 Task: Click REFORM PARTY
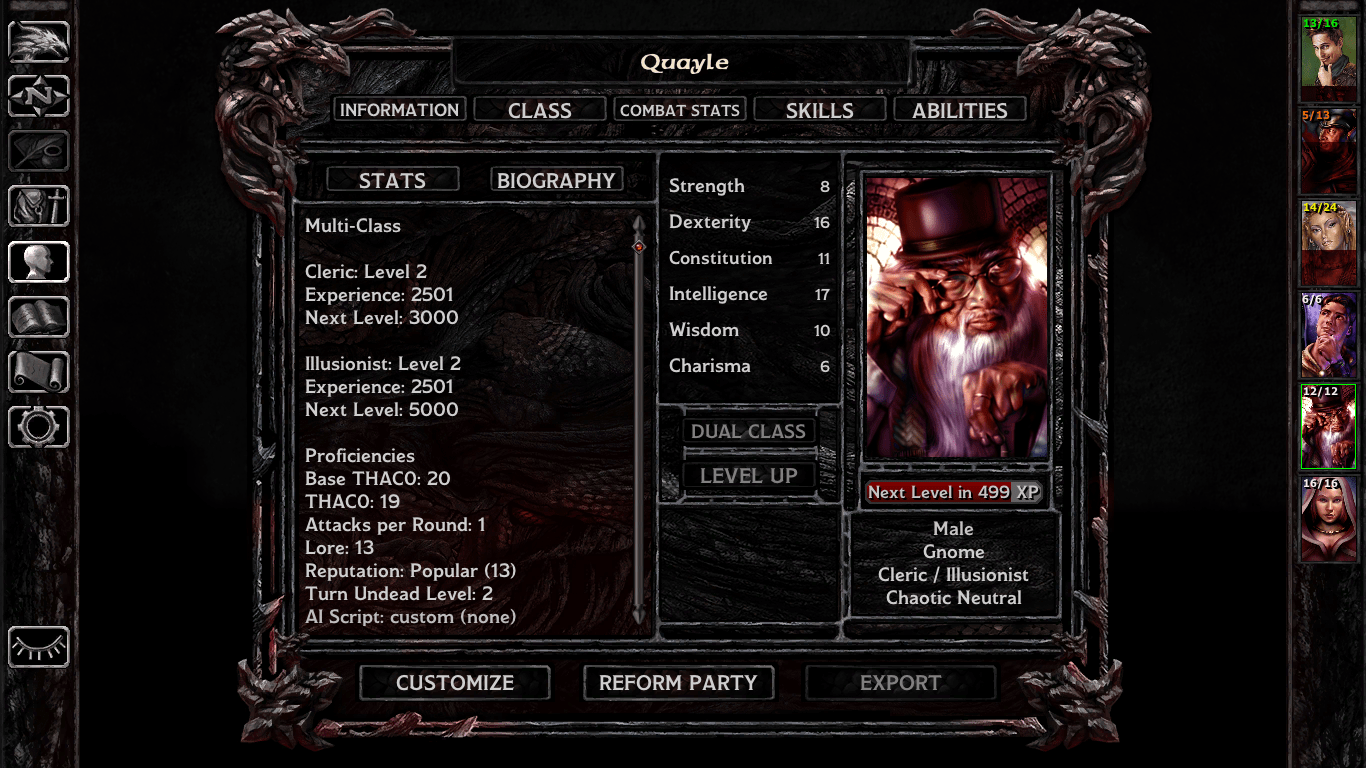tap(678, 683)
